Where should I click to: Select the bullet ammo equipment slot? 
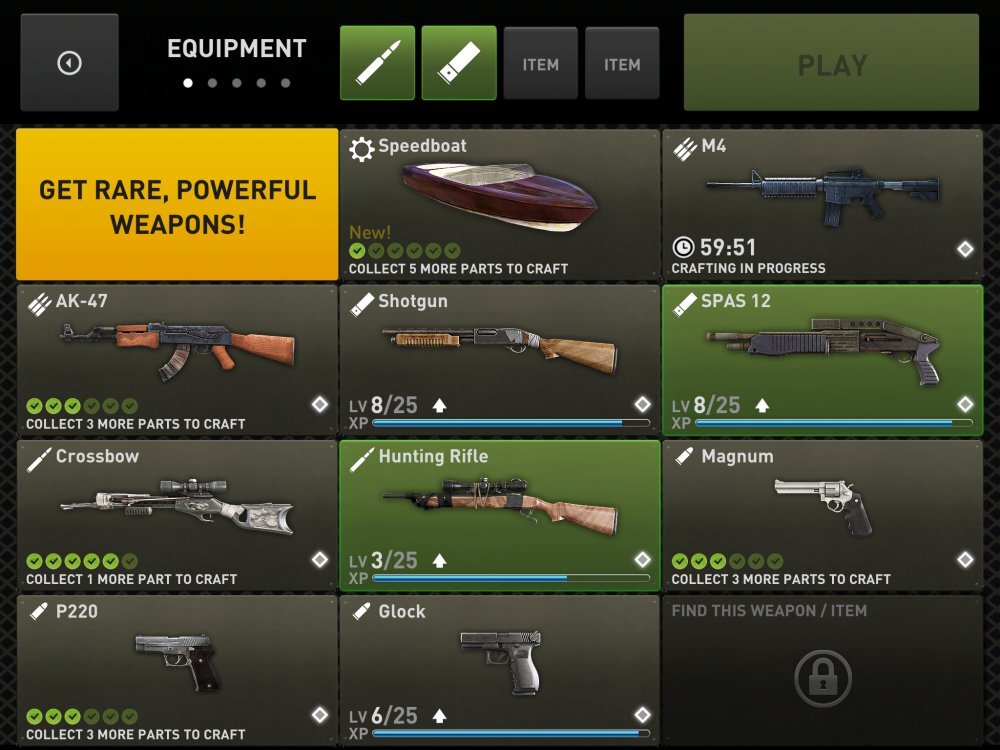pyautogui.click(x=377, y=63)
